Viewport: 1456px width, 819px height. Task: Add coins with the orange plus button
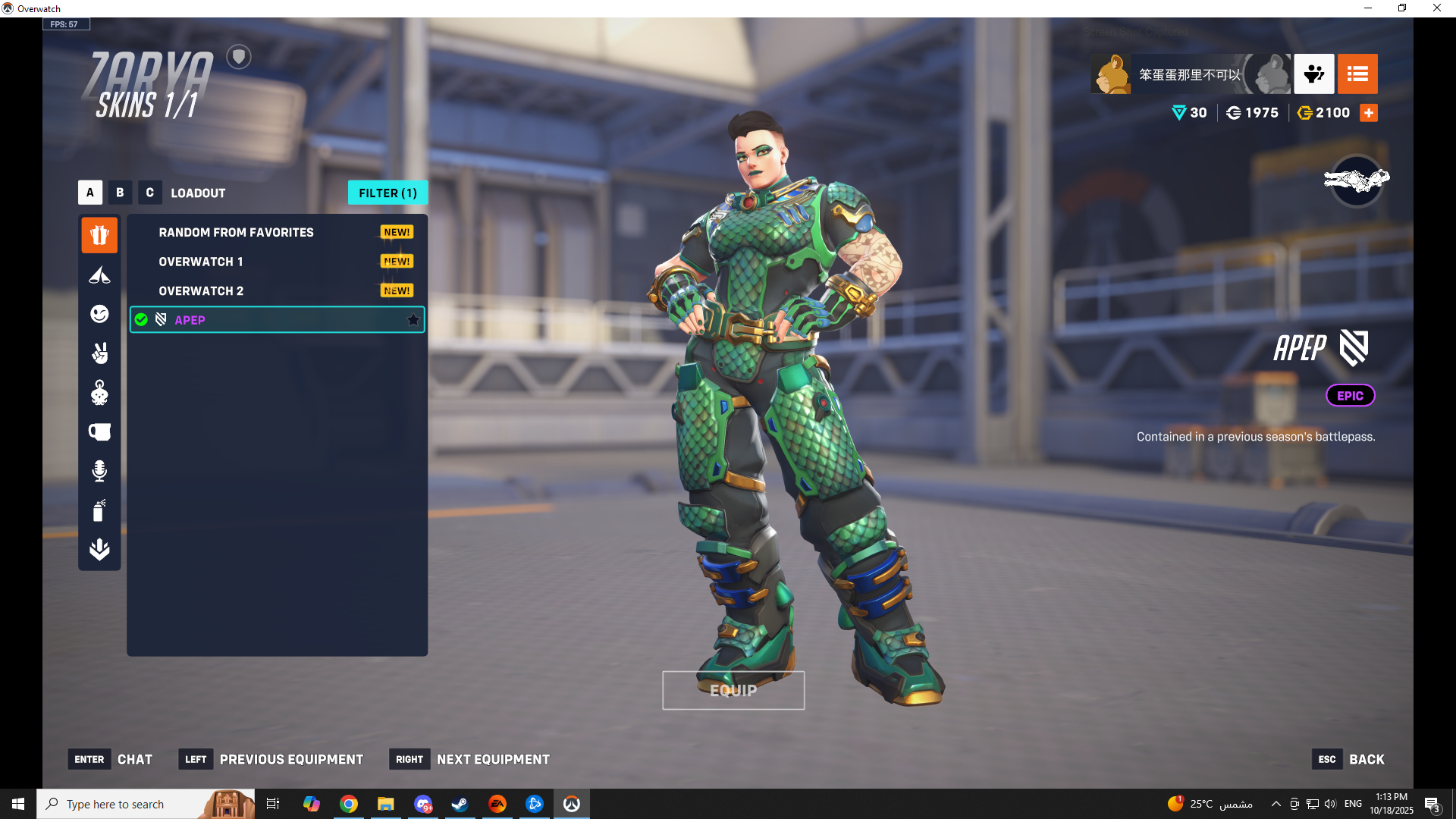(1369, 113)
